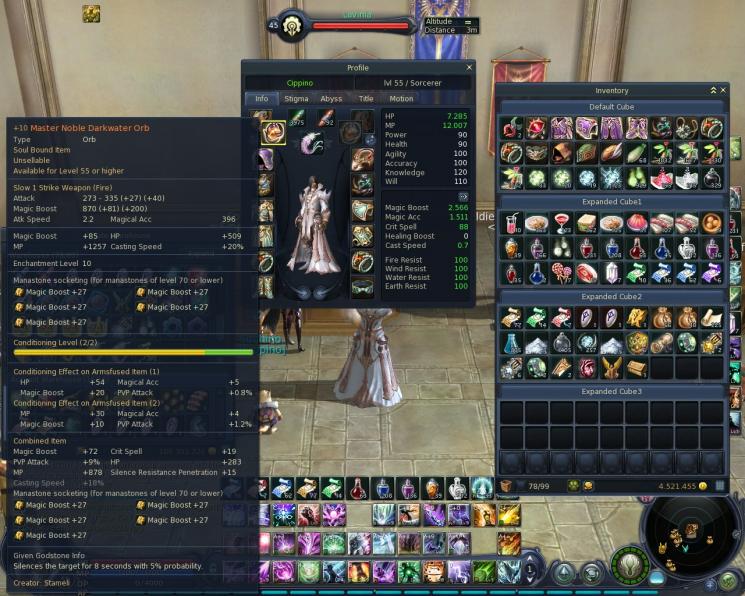Click the swirl lollipop candy item
745x596 pixels.
point(561,272)
